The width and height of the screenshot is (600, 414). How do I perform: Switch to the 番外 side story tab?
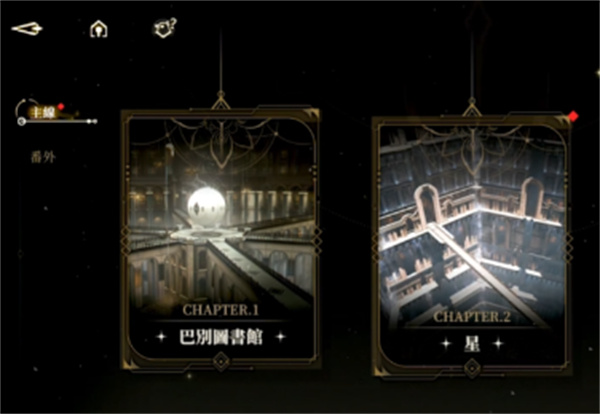point(43,157)
